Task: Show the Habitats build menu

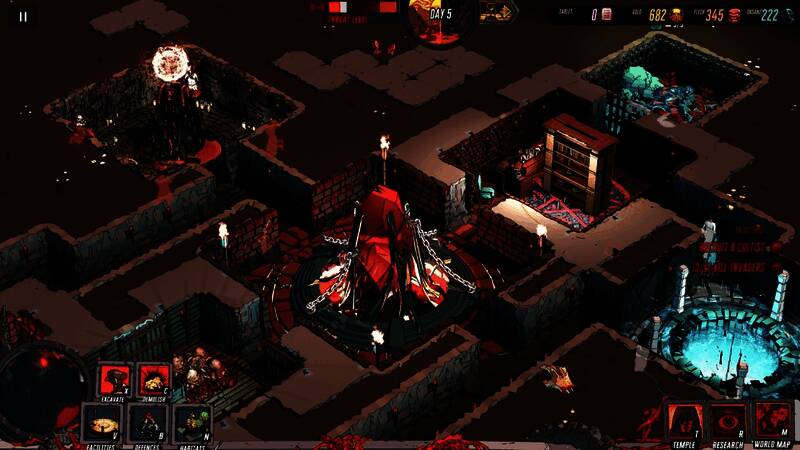Action: tap(192, 423)
